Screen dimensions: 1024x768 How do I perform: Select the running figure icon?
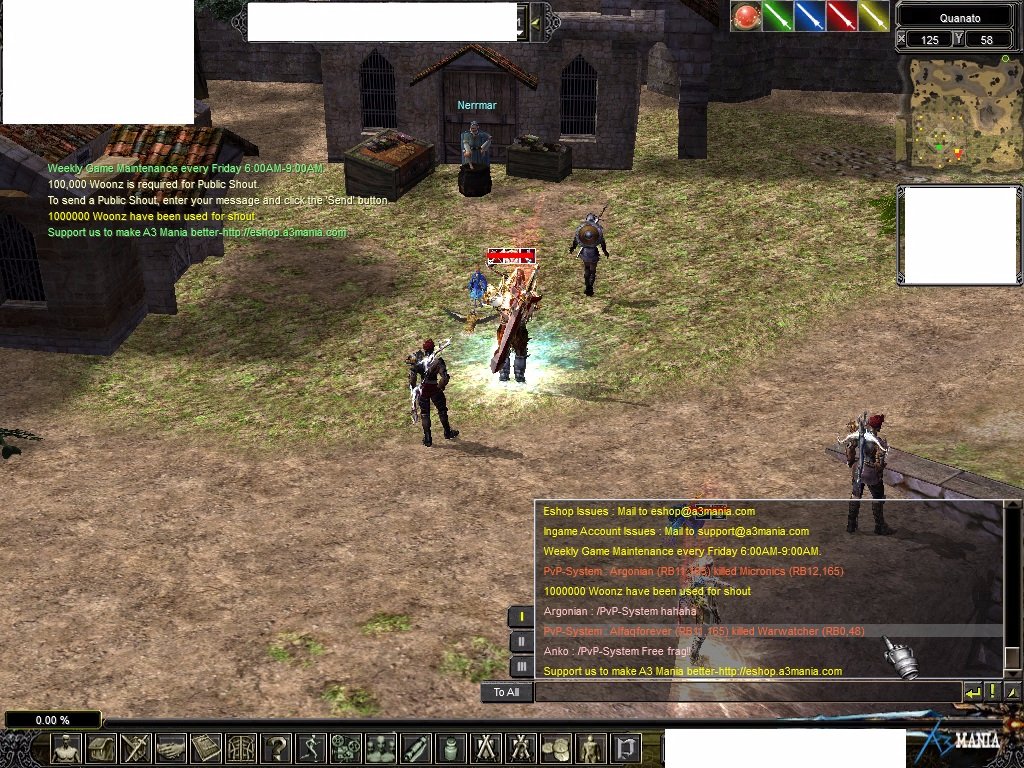click(311, 748)
